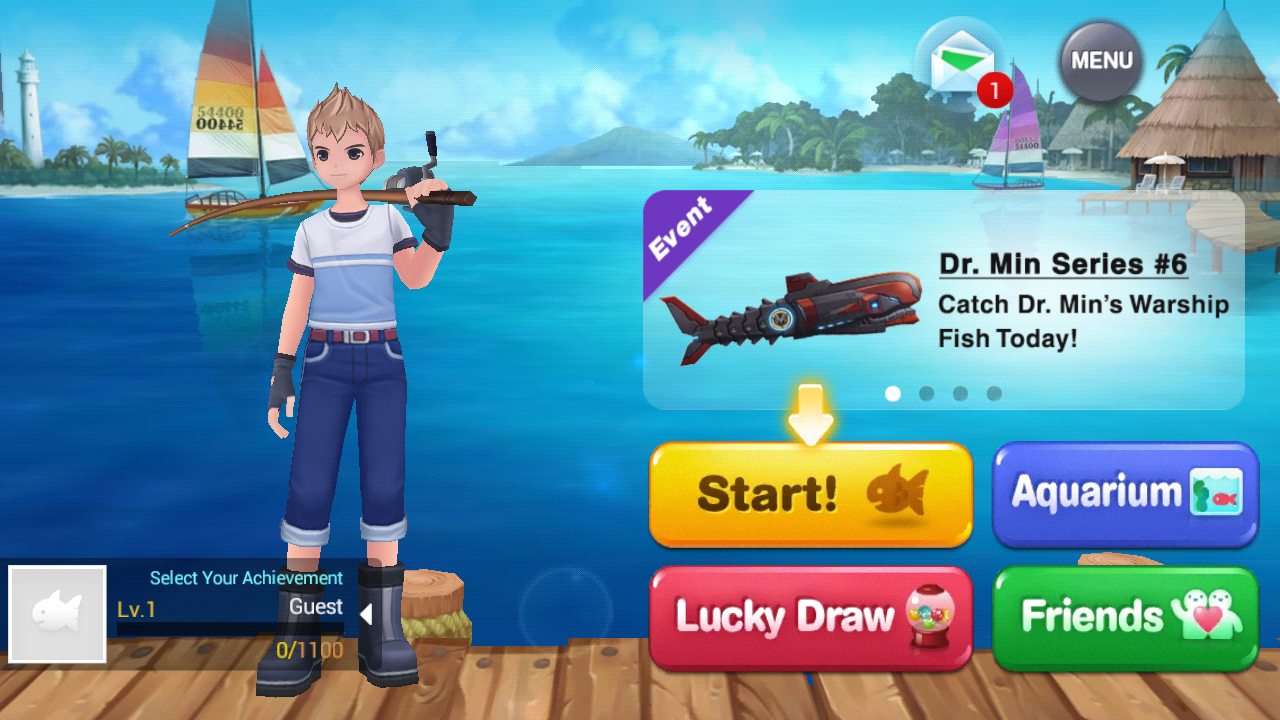View the Dr. Min Series #6 event banner
Viewport: 1280px width, 720px height.
[x=943, y=299]
